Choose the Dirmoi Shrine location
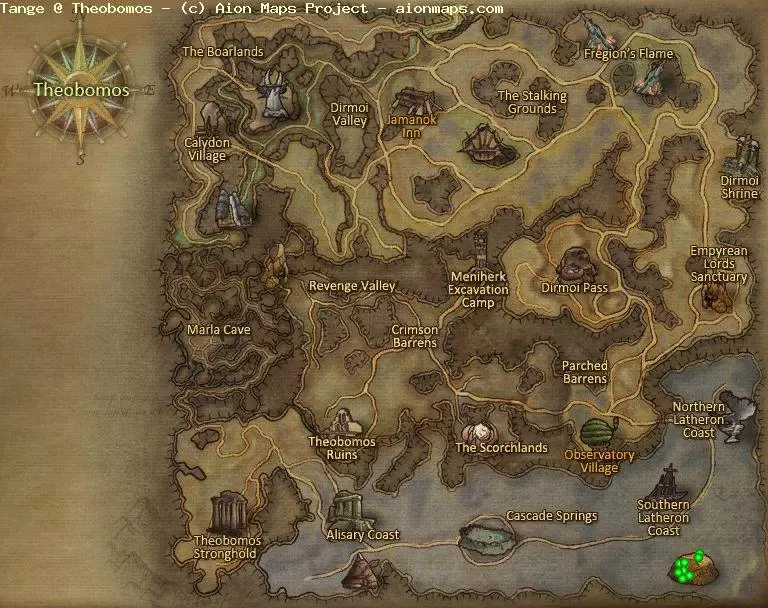The image size is (768, 608). point(740,187)
